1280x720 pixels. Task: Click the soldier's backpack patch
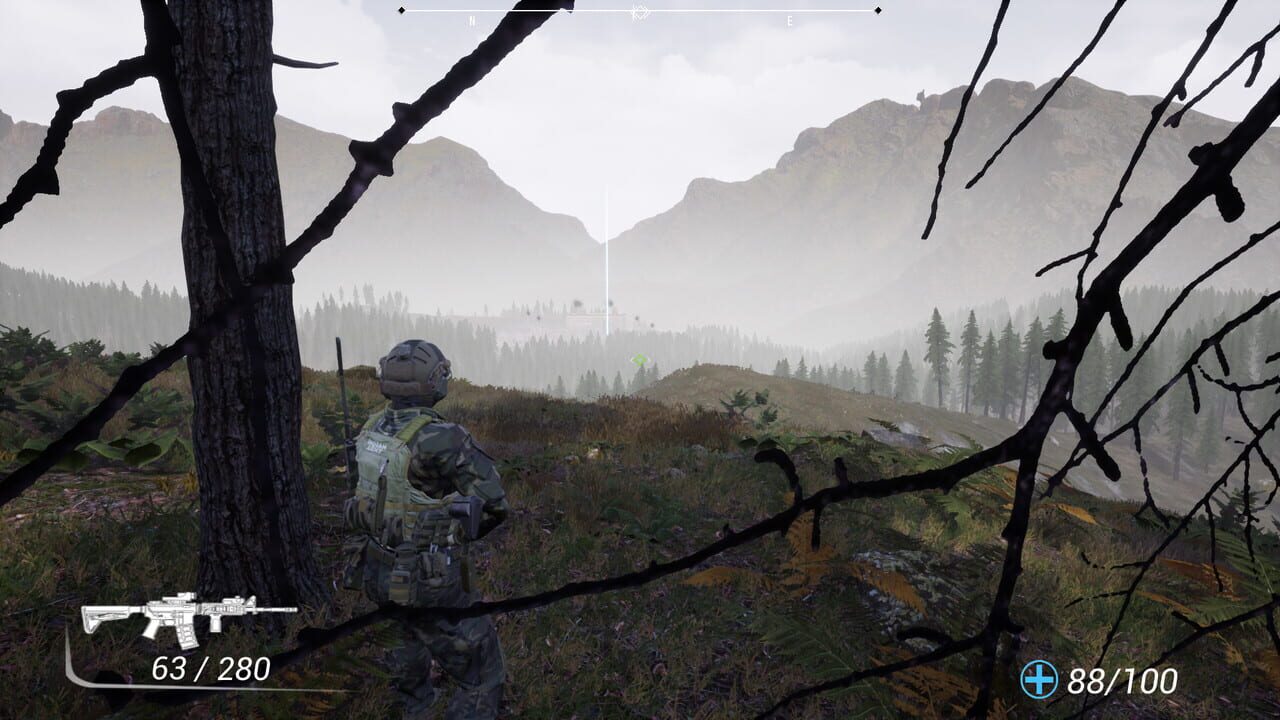click(x=378, y=448)
